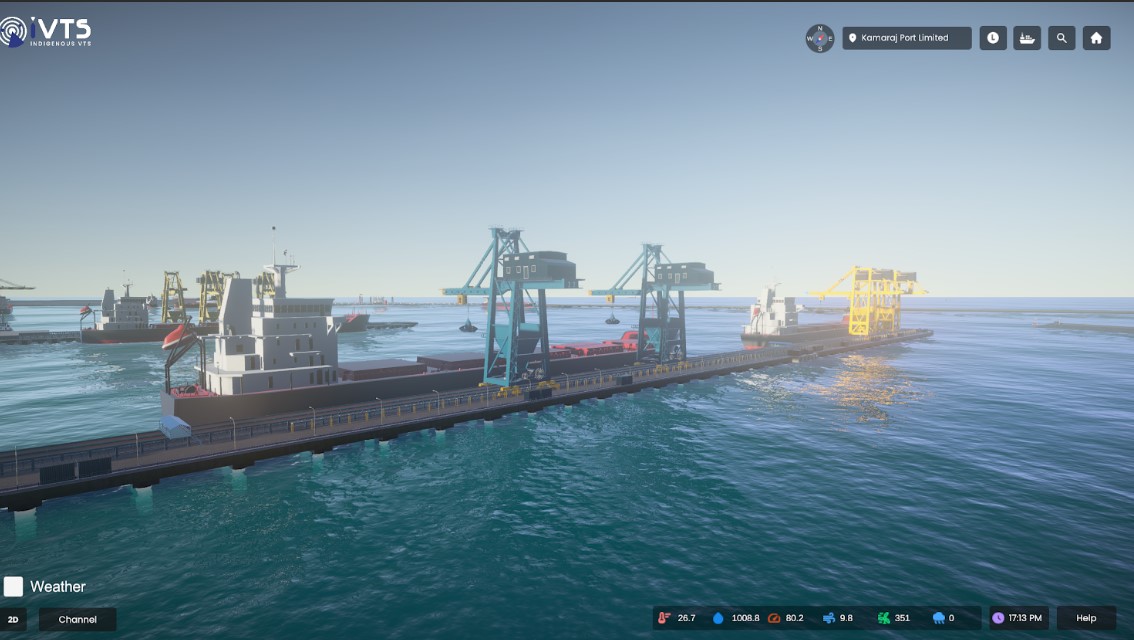Click the clock icon button
Image resolution: width=1134 pixels, height=640 pixels.
click(x=993, y=38)
